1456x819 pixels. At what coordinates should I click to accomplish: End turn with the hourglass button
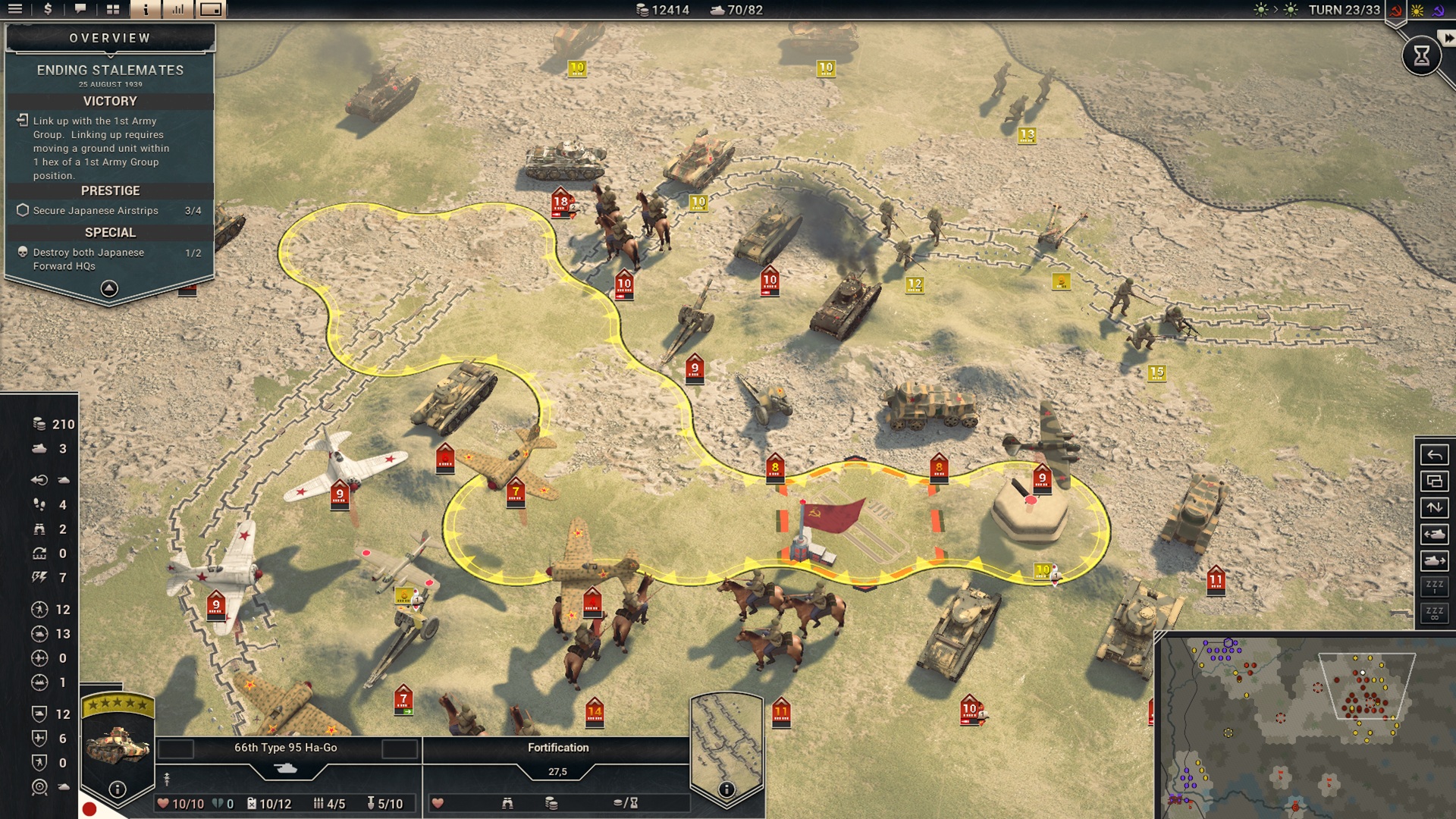(1421, 55)
